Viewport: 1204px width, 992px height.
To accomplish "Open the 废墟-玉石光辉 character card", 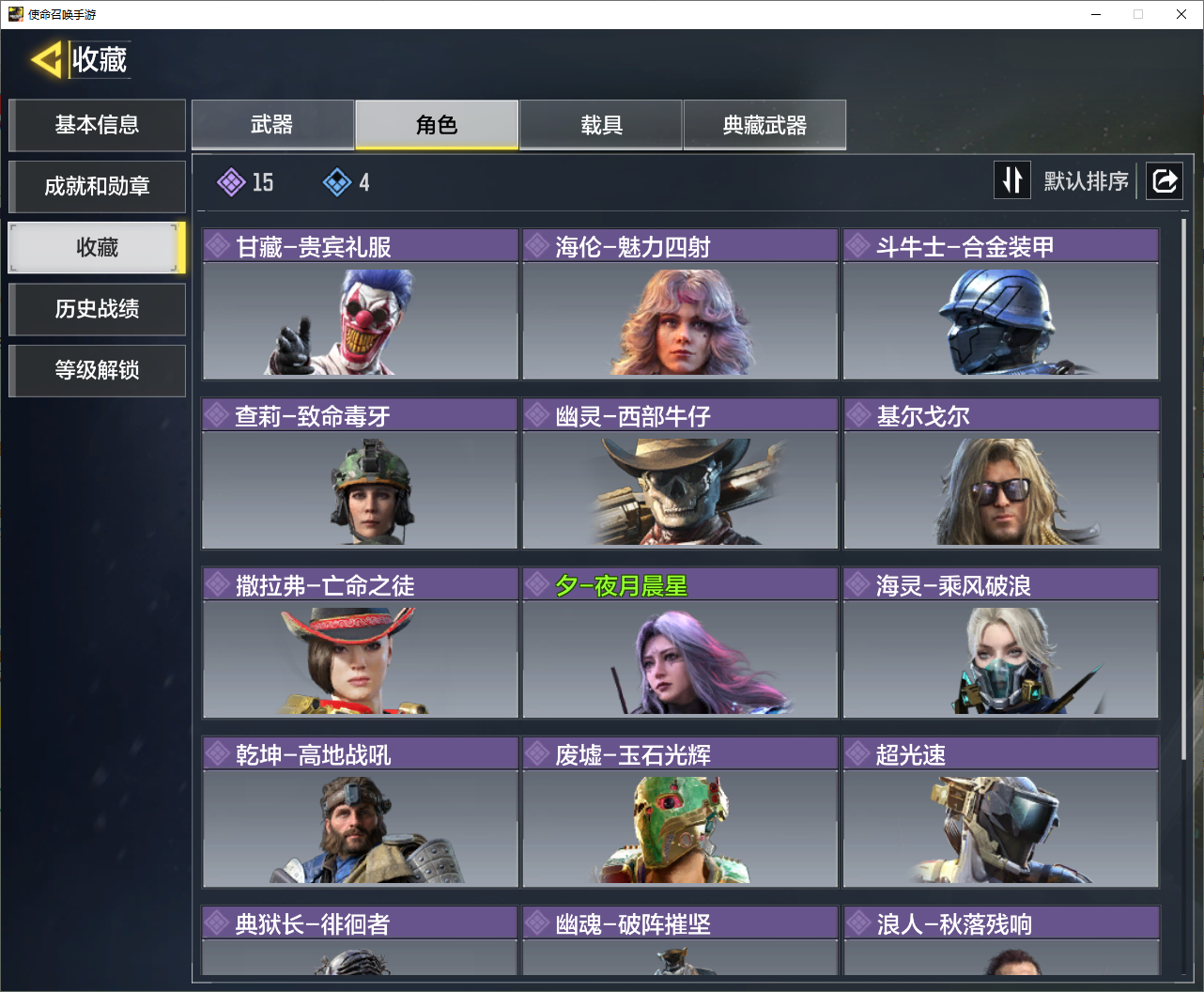I will click(680, 812).
